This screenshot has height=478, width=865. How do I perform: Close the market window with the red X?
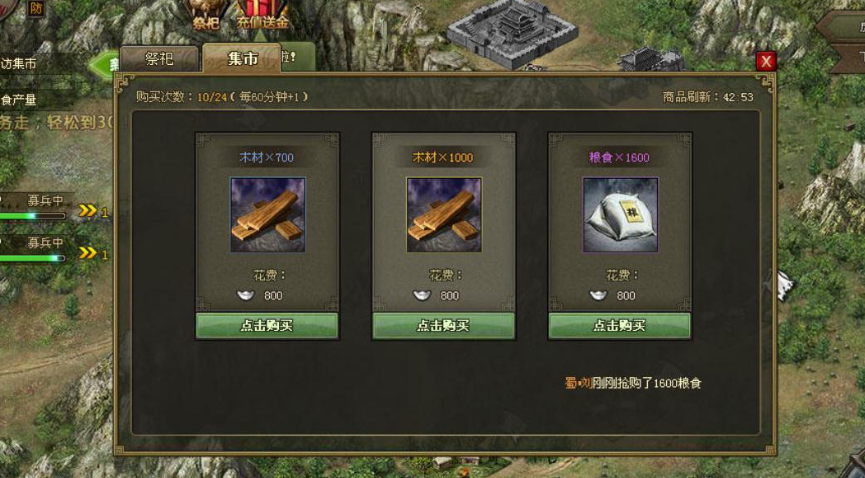[x=766, y=61]
